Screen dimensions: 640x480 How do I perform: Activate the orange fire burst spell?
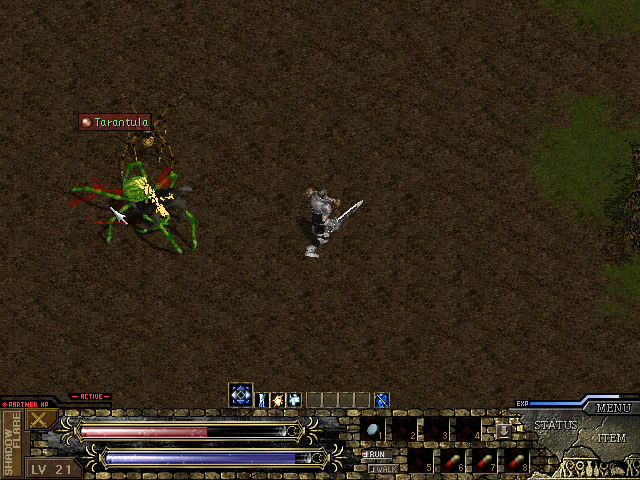tap(279, 400)
